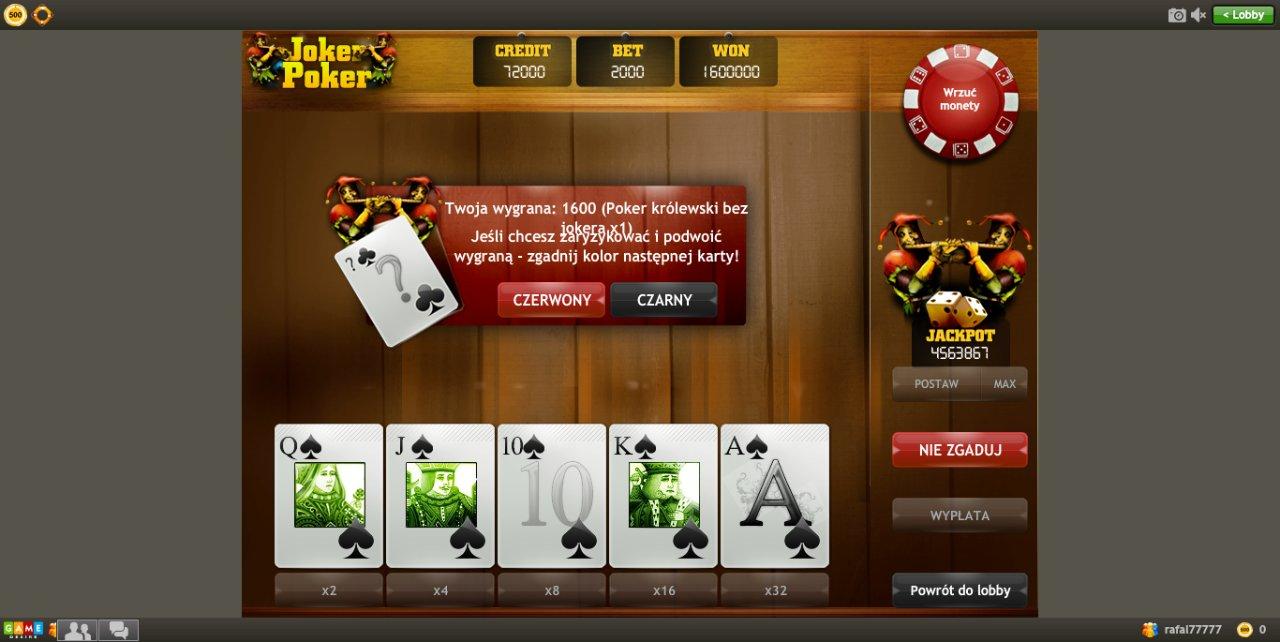Click the x2 multiplier button
The width and height of the screenshot is (1280, 642).
(x=329, y=590)
